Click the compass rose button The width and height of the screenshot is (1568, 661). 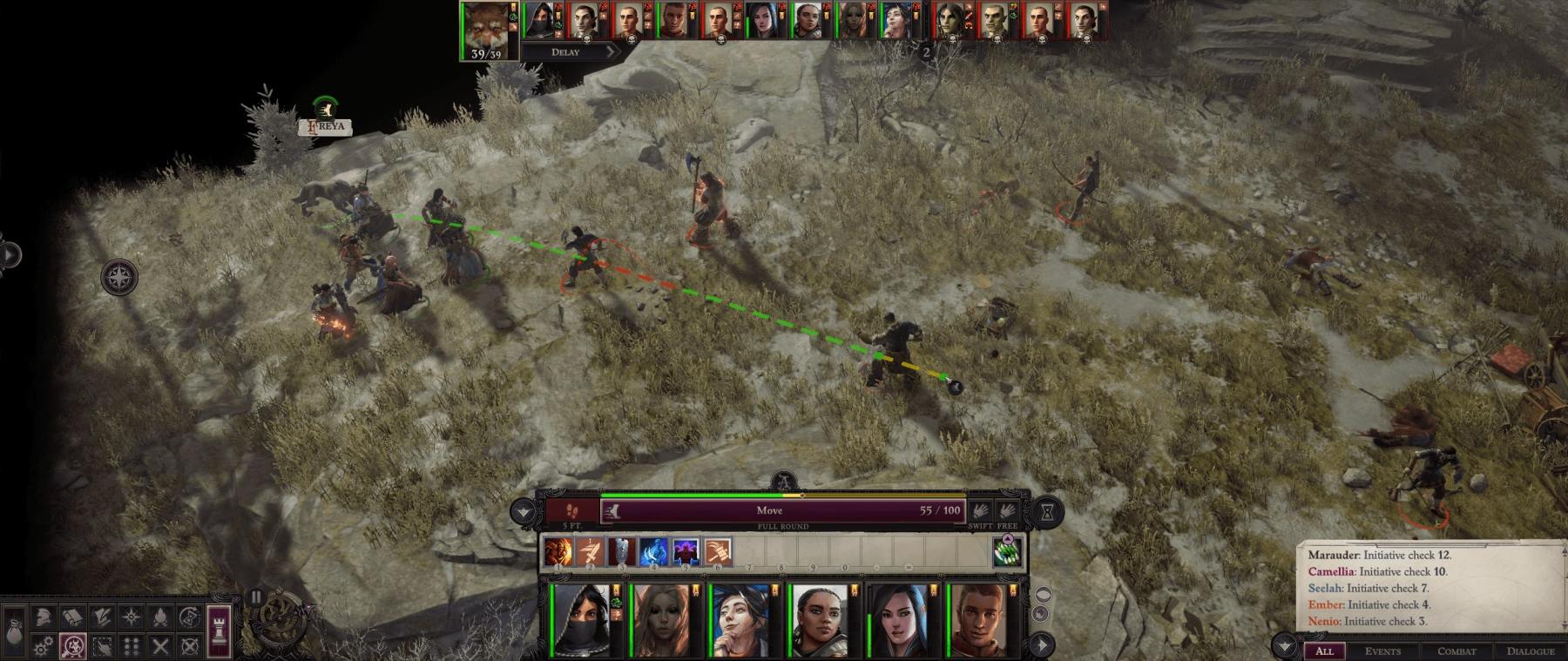pyautogui.click(x=119, y=278)
